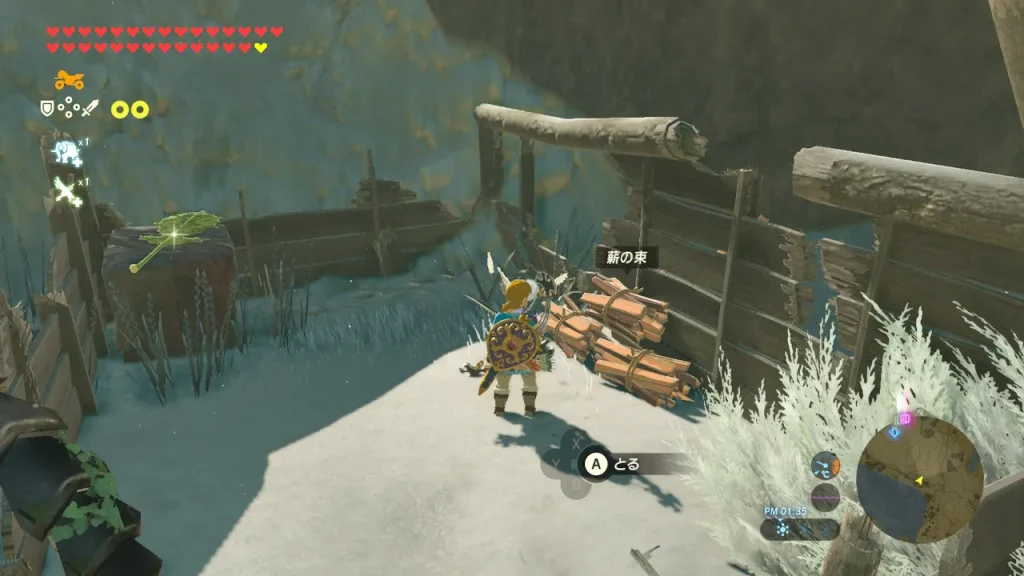
Task: Show the snowflake weather forecast bar
Action: coord(798,529)
